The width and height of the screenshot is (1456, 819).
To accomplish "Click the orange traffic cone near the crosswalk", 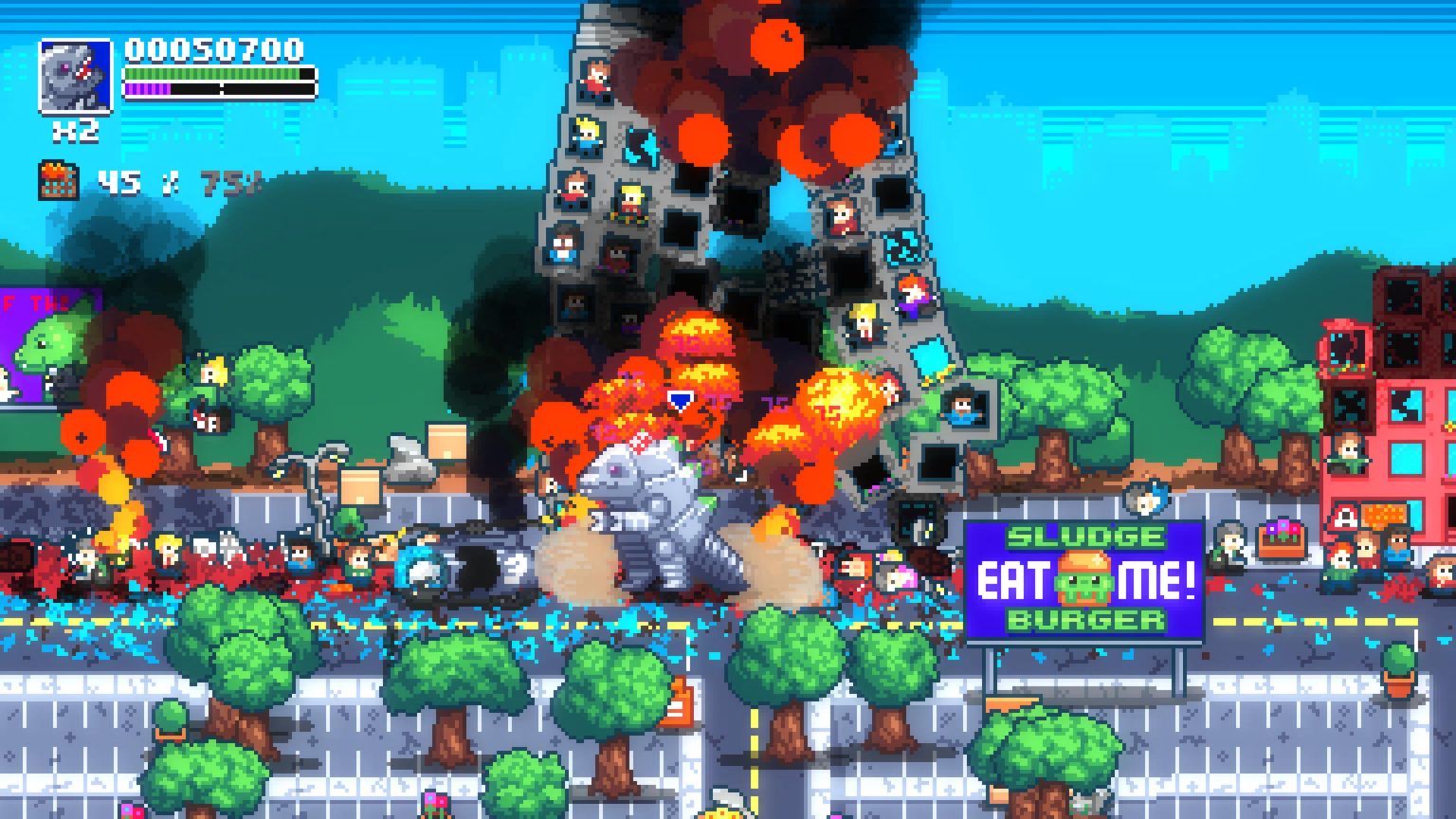I will pos(679,701).
